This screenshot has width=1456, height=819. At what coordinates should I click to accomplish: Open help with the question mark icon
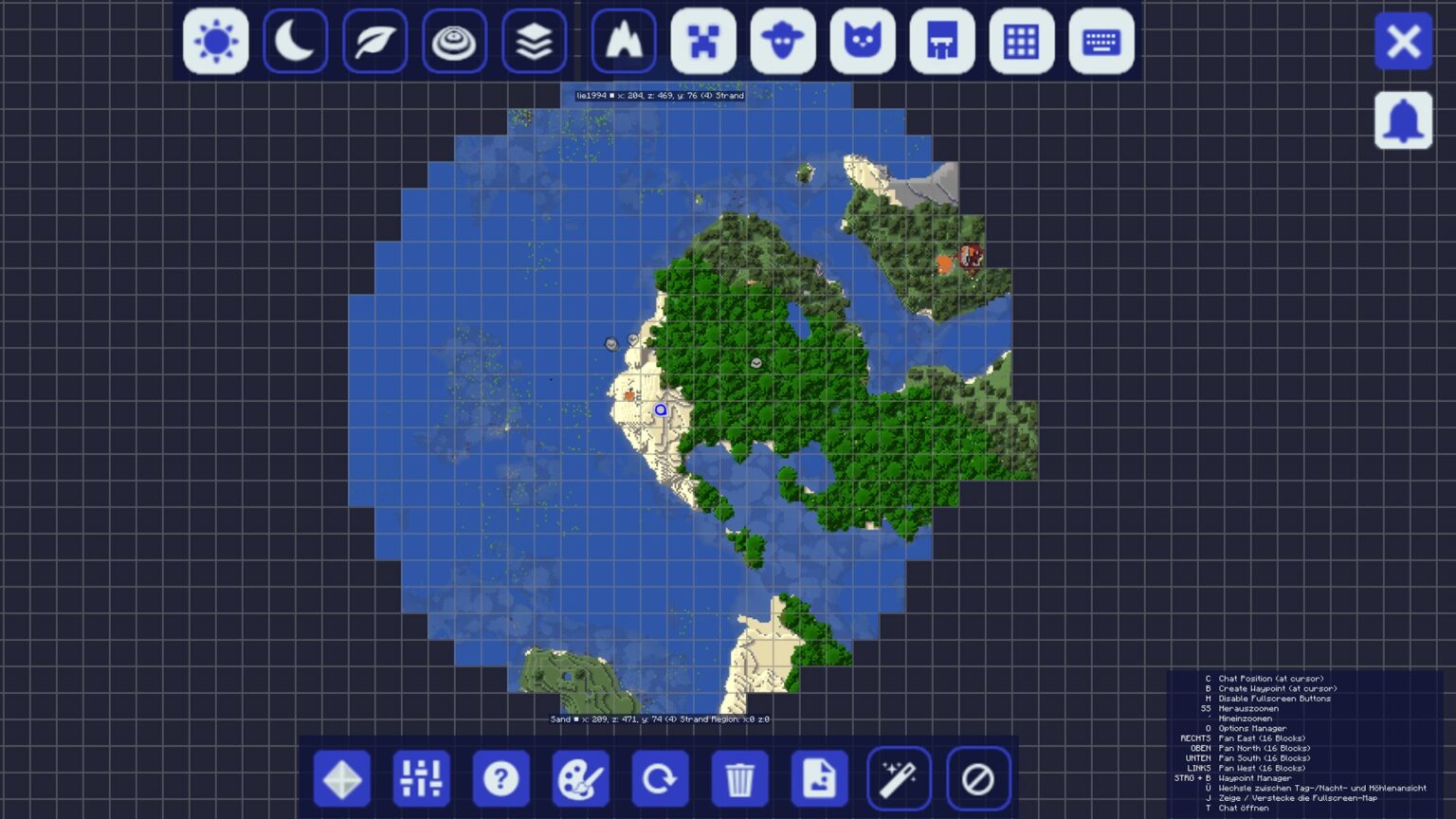[501, 777]
